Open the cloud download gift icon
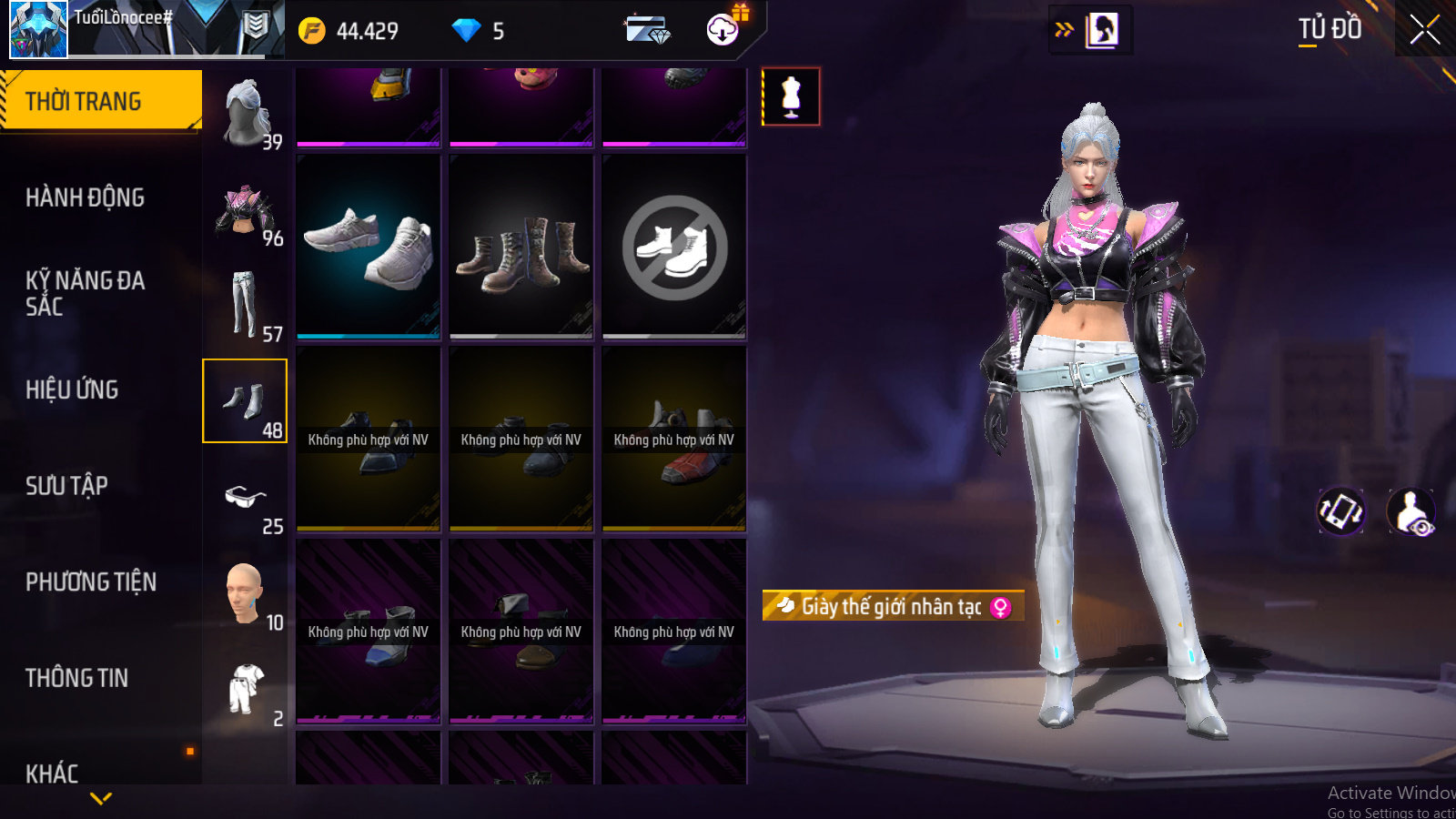 [x=723, y=29]
